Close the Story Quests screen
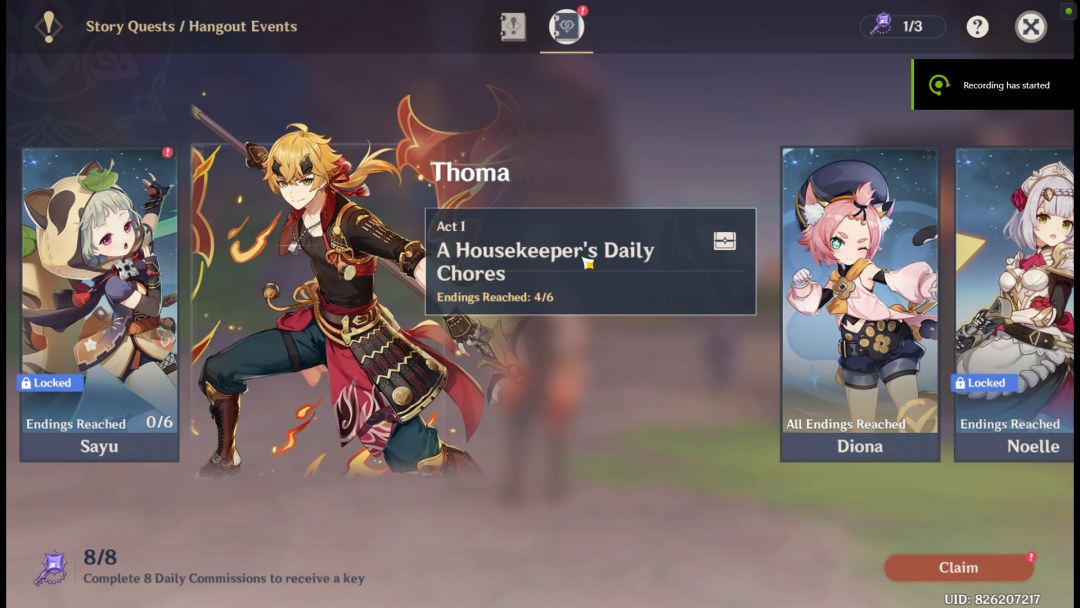This screenshot has width=1080, height=608. (x=1031, y=27)
